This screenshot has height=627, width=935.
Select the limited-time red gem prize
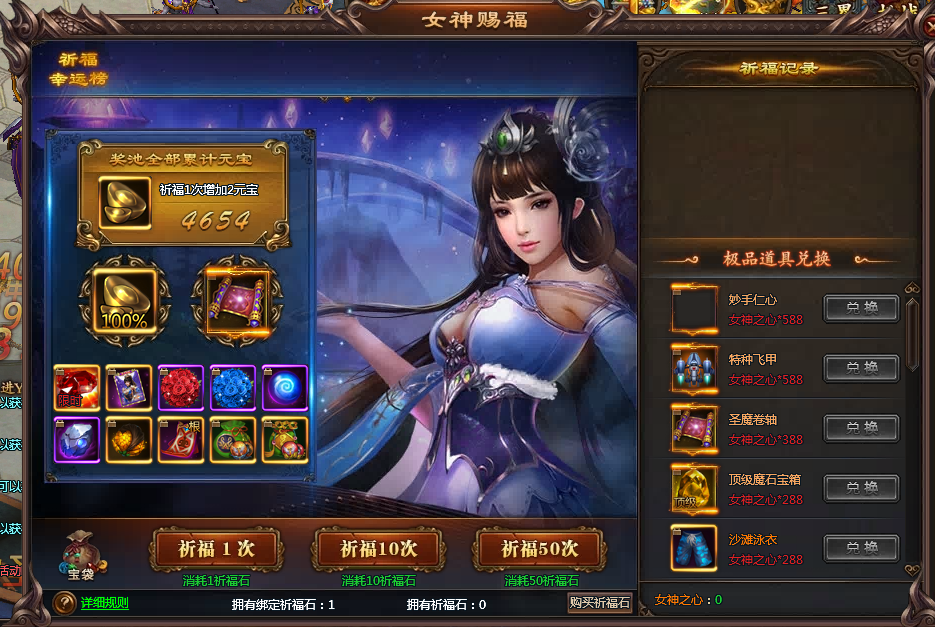tap(77, 388)
